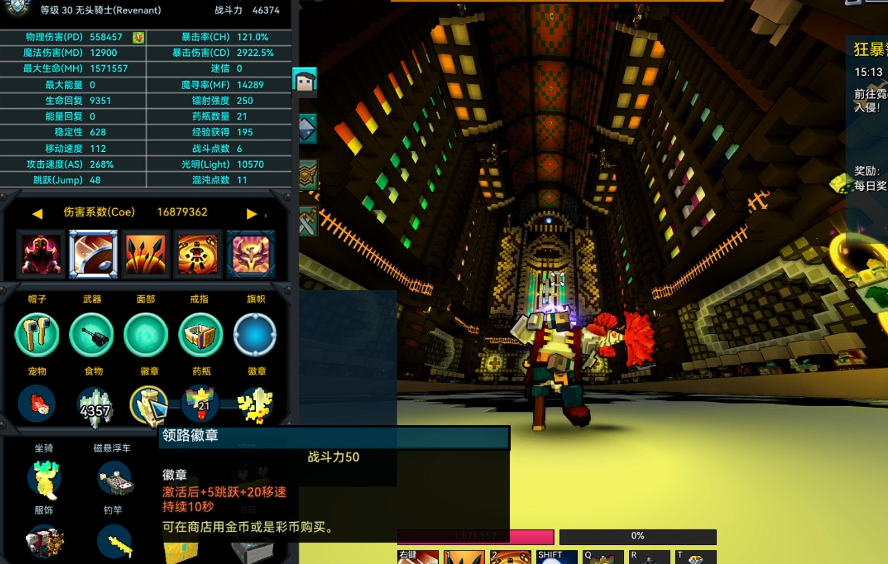
Task: View the red hooded class ability icon
Action: (x=40, y=254)
